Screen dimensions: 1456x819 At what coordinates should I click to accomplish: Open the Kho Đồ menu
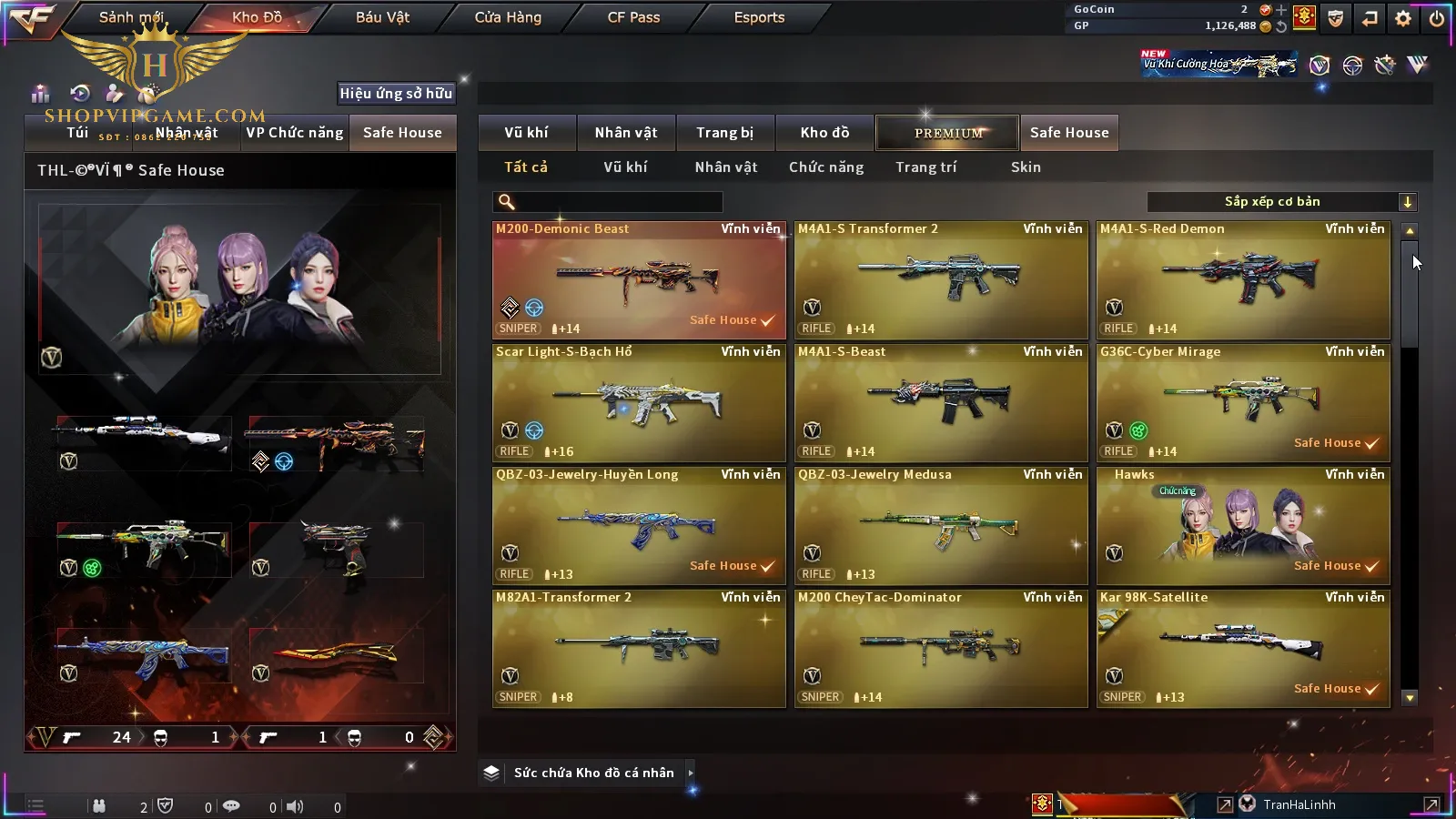click(257, 17)
